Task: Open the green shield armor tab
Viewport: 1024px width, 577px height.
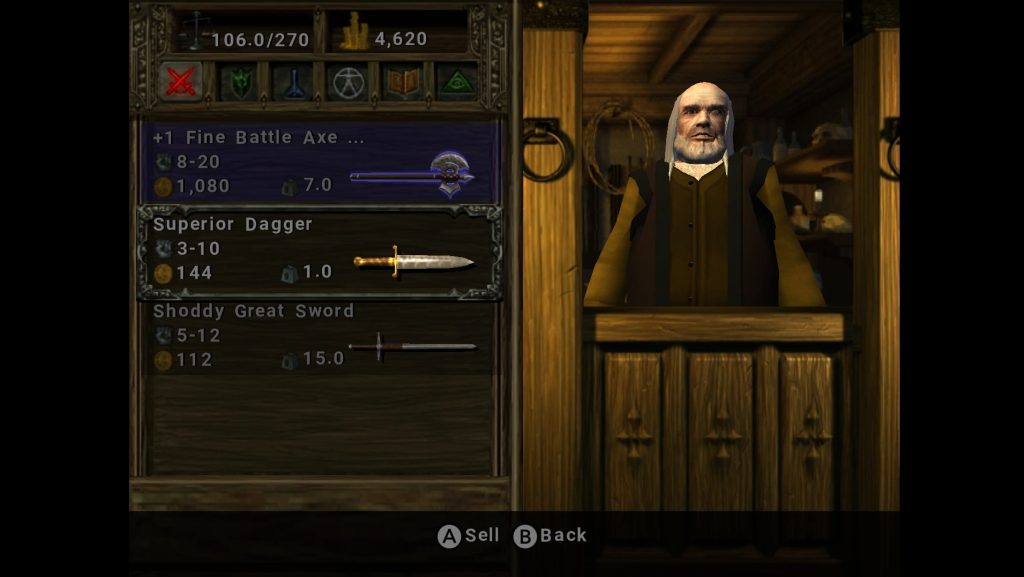Action: pyautogui.click(x=240, y=83)
